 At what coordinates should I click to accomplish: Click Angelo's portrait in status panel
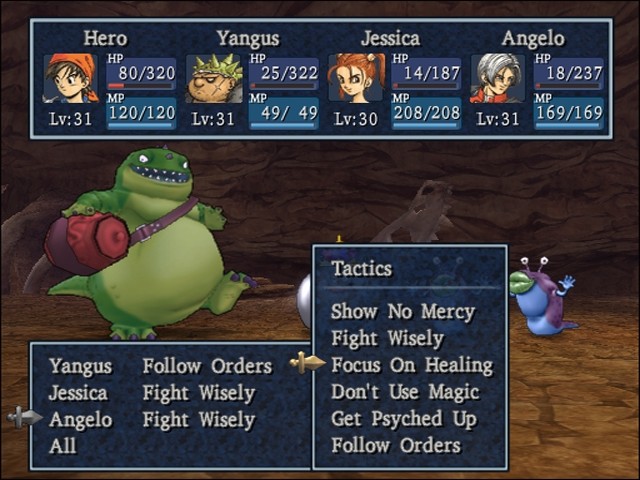coord(497,78)
